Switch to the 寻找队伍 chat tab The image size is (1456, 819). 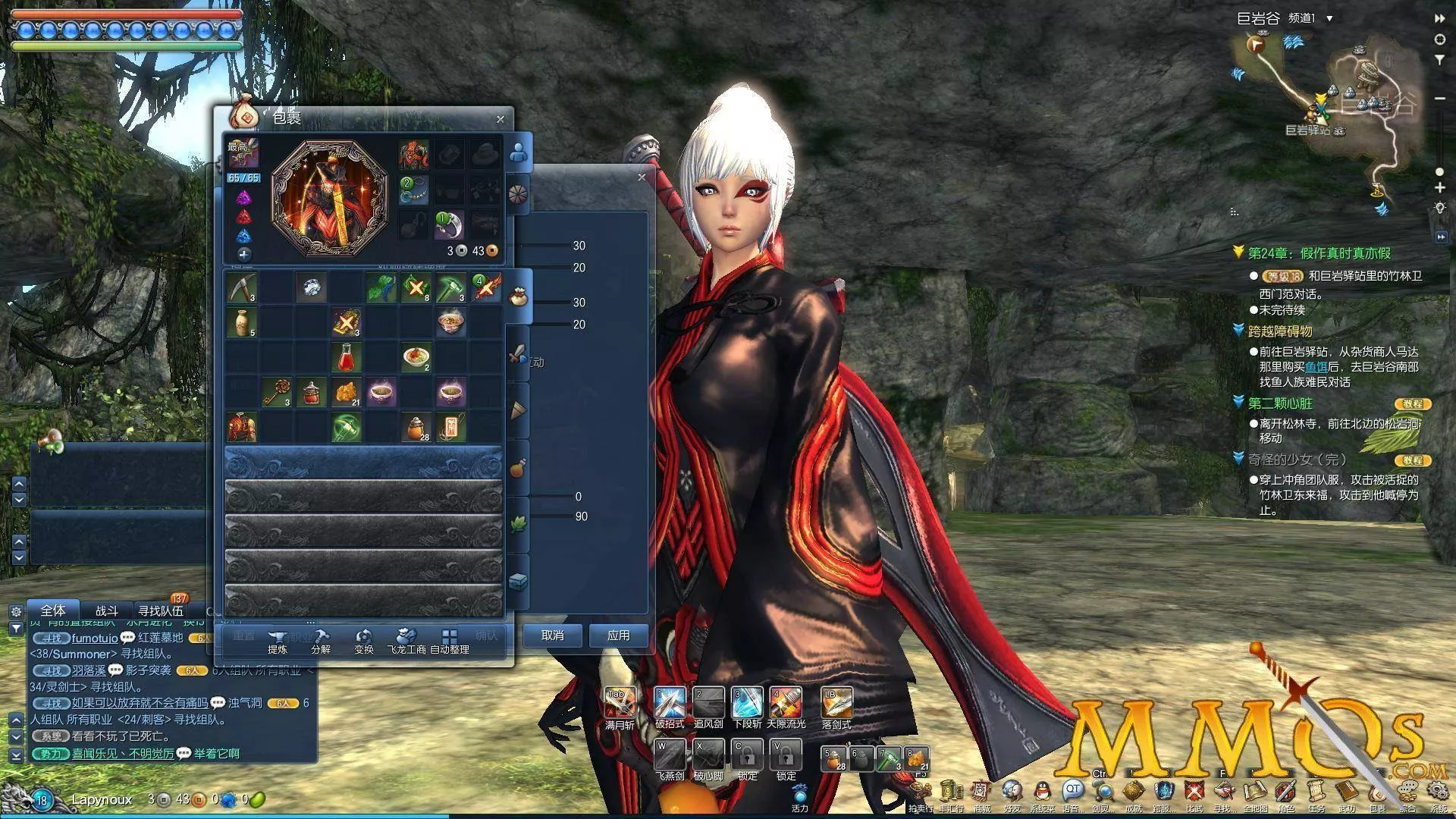[x=160, y=610]
